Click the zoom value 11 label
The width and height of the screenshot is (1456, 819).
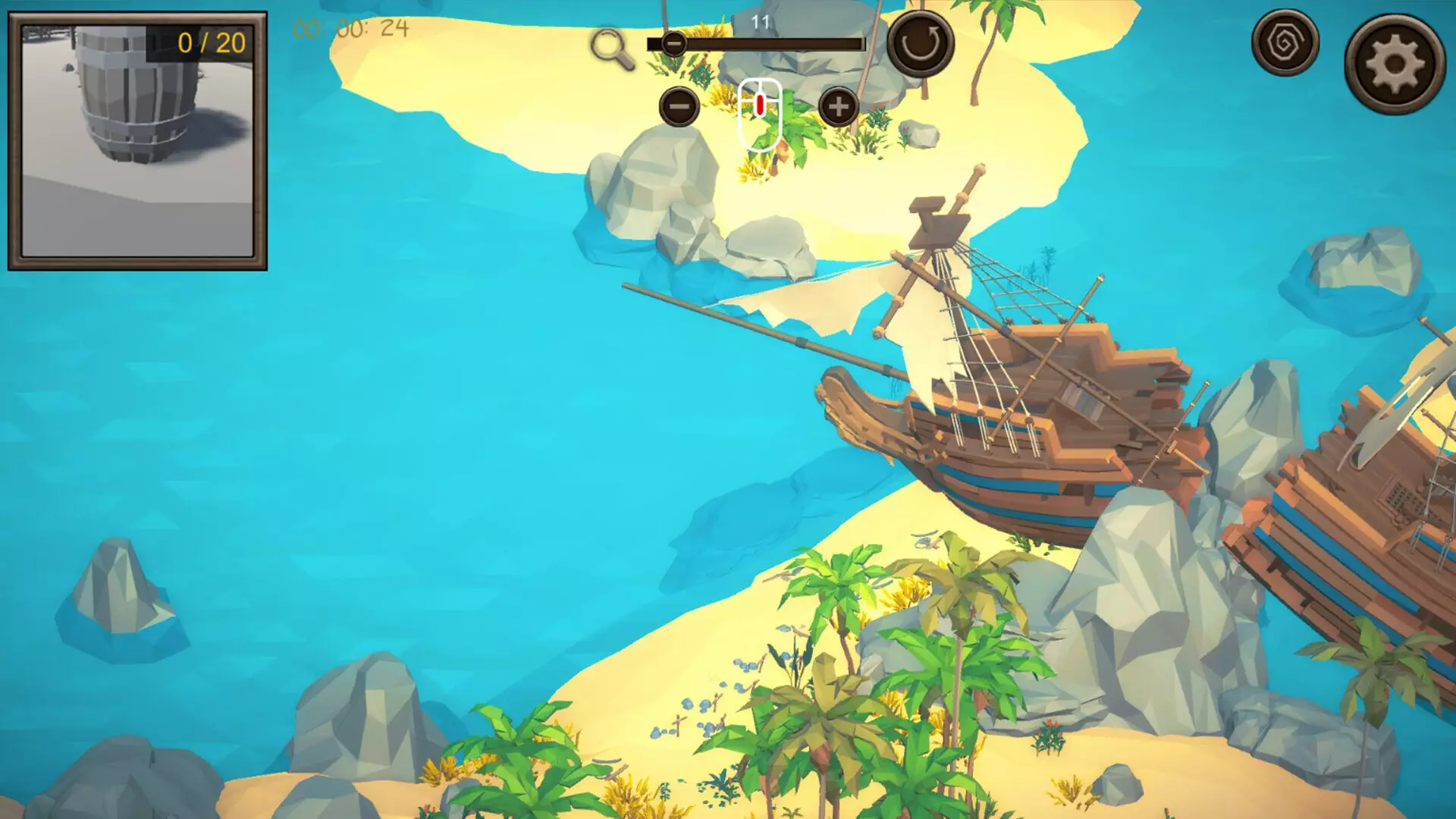click(x=761, y=21)
